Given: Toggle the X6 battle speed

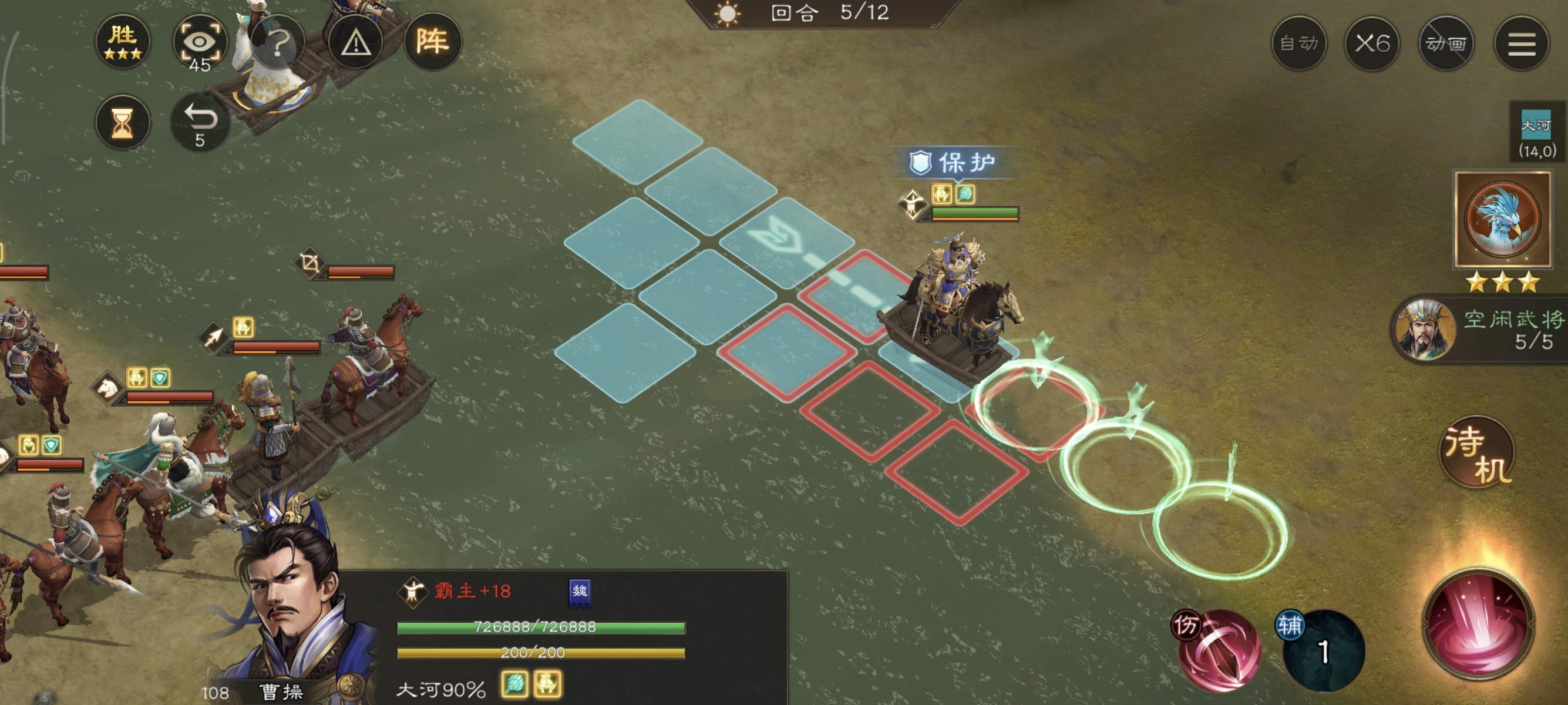Looking at the screenshot, I should pos(1372,44).
